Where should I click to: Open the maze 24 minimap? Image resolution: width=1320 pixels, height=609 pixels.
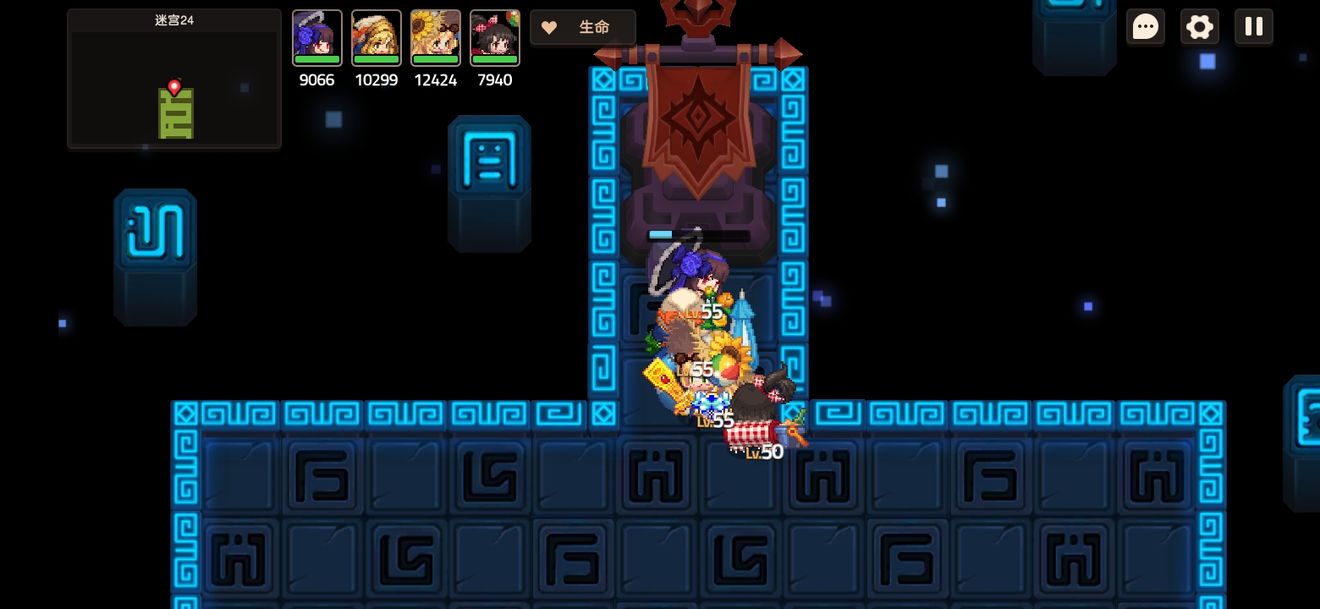click(x=174, y=80)
